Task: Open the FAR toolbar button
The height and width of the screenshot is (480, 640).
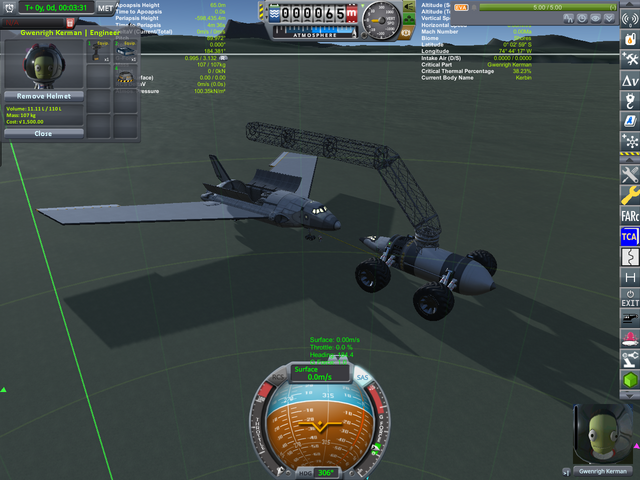Action: click(x=630, y=214)
